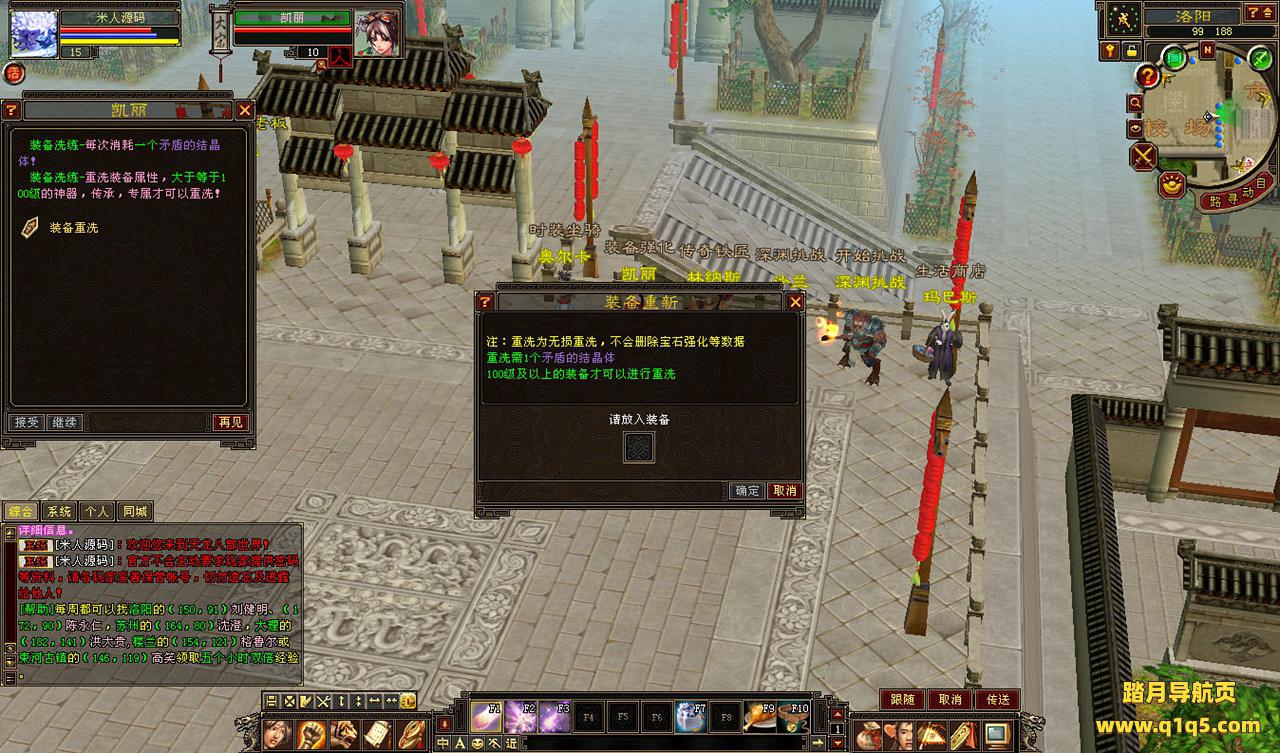1280x753 pixels.
Task: Switch to the 系统 chat tab
Action: pos(59,511)
